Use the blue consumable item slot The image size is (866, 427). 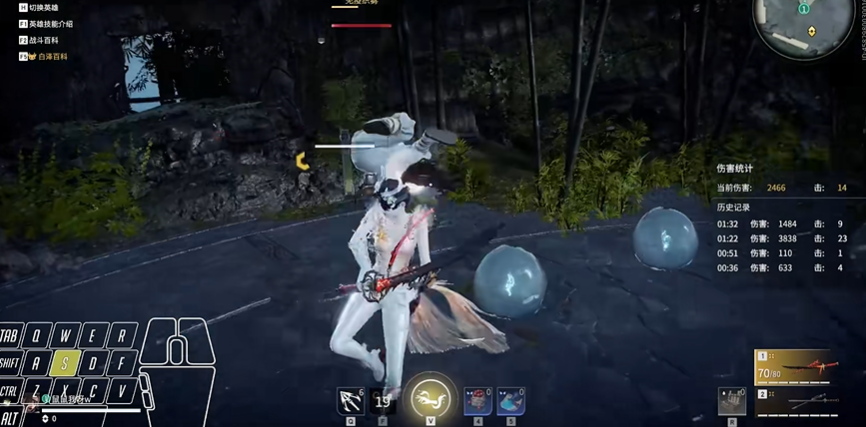click(x=511, y=400)
